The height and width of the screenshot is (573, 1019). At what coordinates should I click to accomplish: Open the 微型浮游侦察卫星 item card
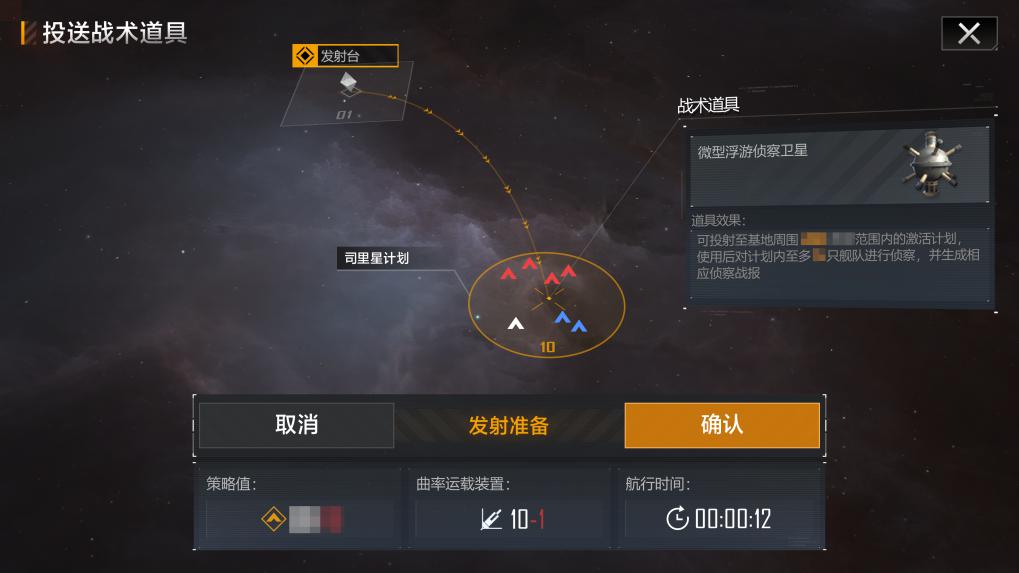[x=840, y=164]
